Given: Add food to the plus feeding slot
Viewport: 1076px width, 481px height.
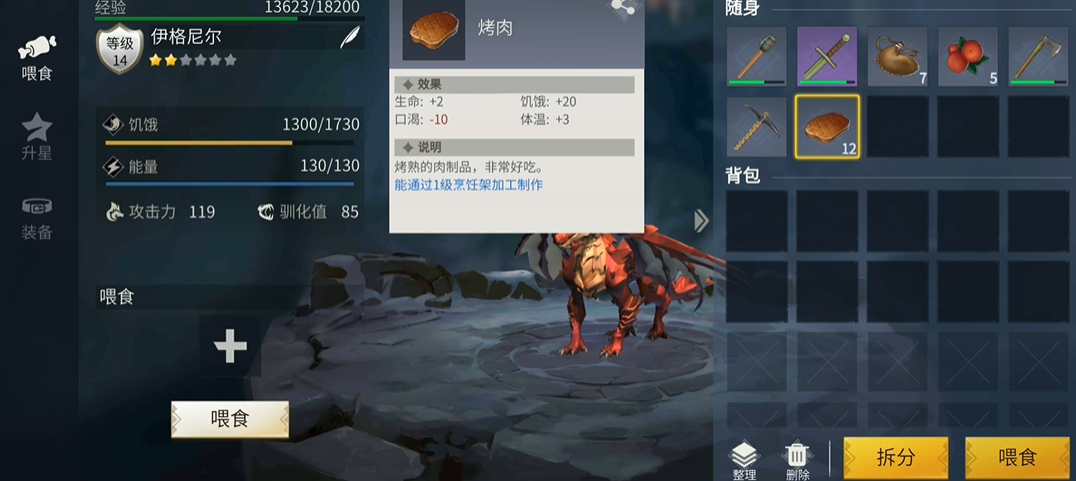Looking at the screenshot, I should point(230,346).
